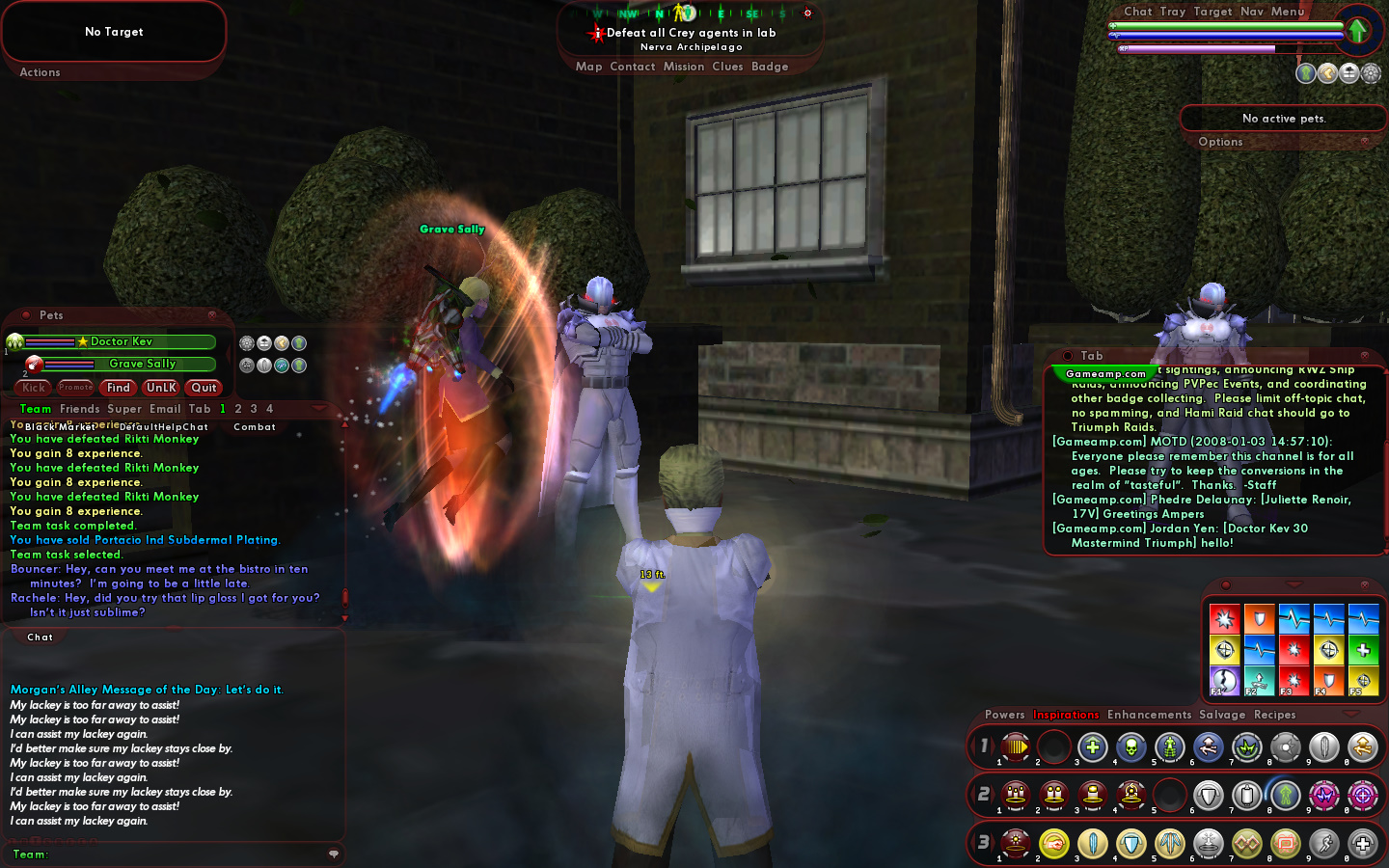Toggle the Tray window from the top bar
The width and height of the screenshot is (1389, 868).
[x=1173, y=12]
